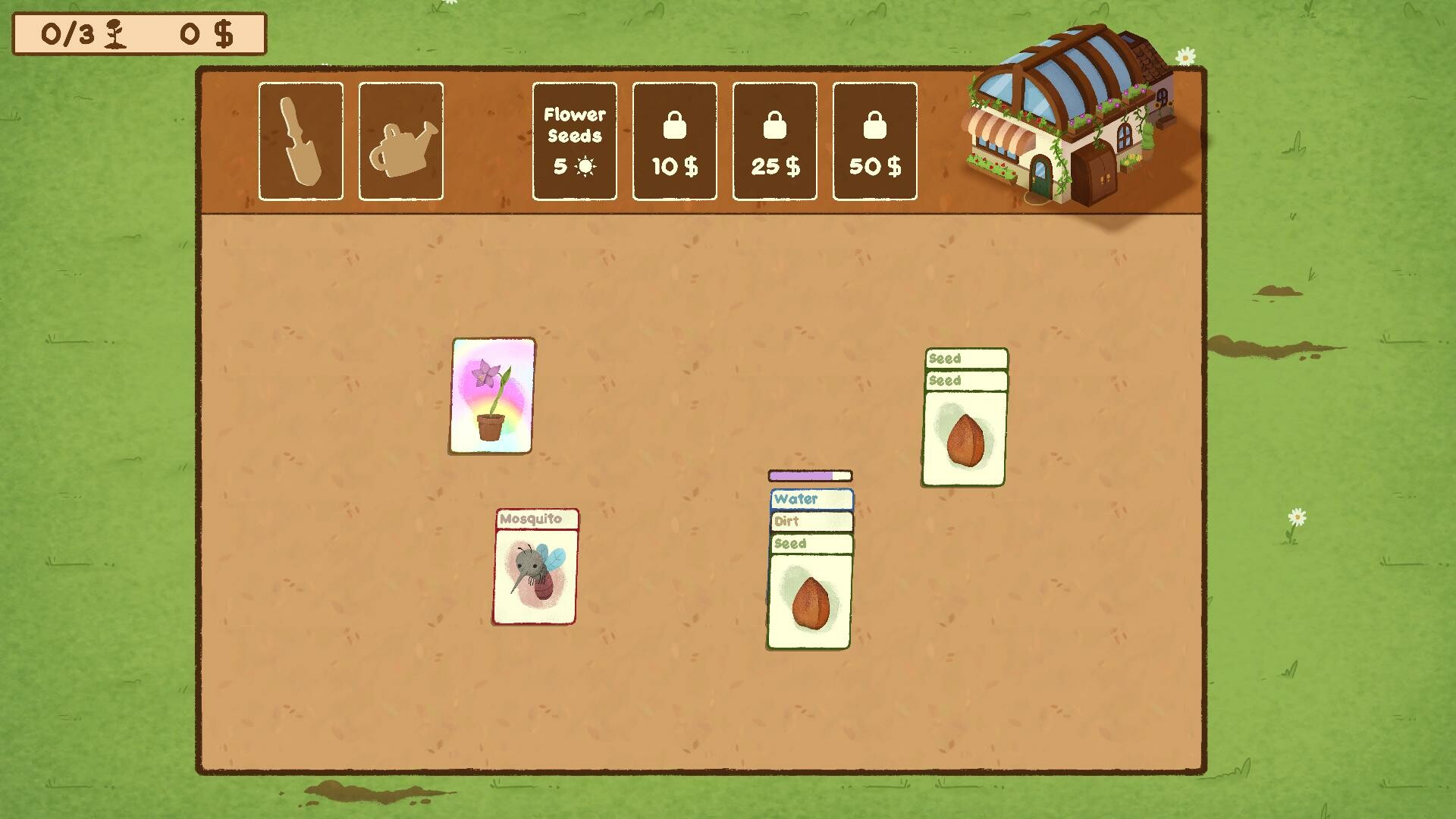Select the trowel tool

(x=300, y=141)
